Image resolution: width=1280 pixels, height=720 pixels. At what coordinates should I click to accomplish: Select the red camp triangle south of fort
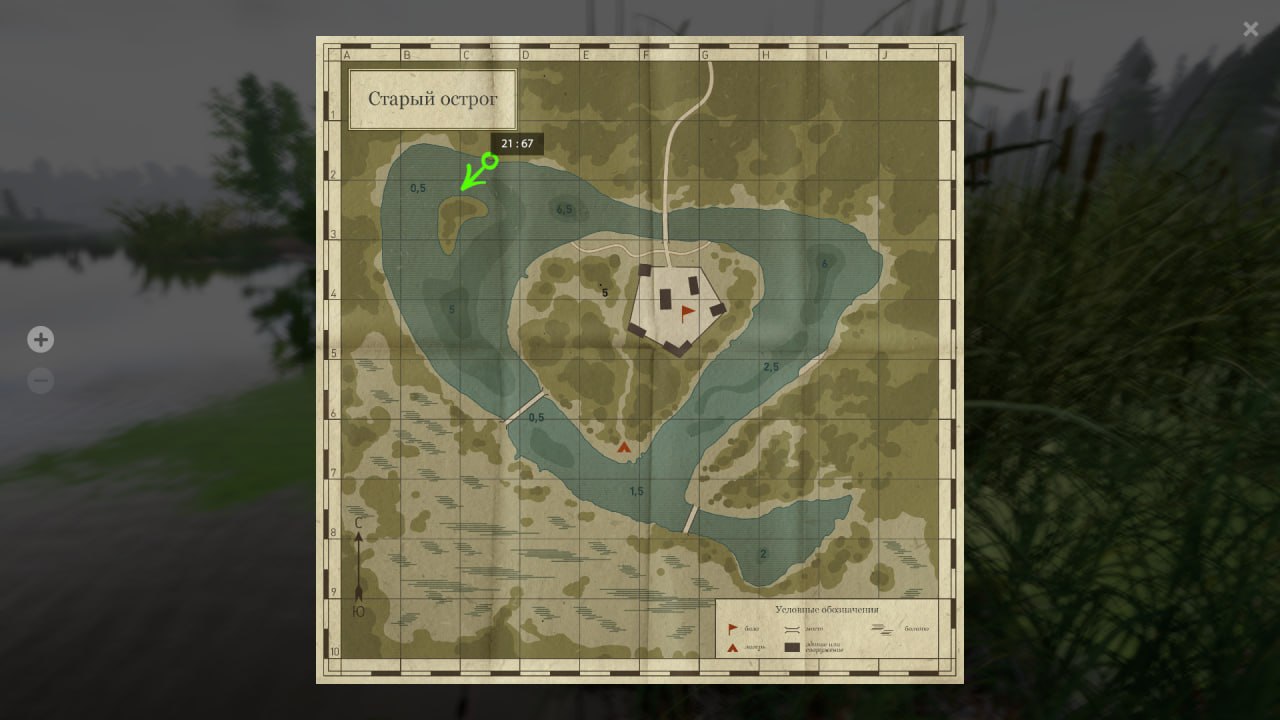click(624, 447)
